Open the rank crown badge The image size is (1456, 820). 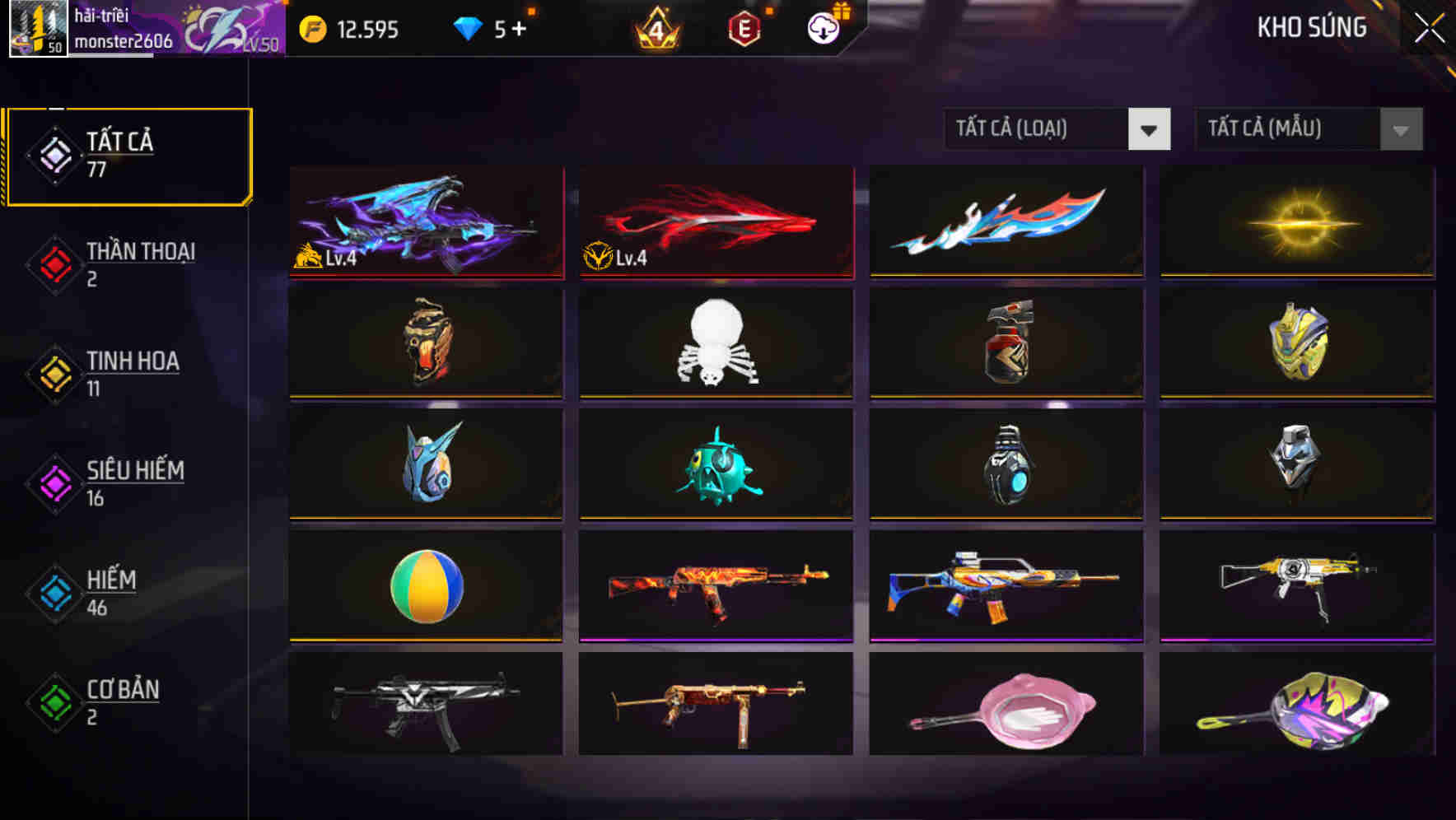tap(658, 30)
